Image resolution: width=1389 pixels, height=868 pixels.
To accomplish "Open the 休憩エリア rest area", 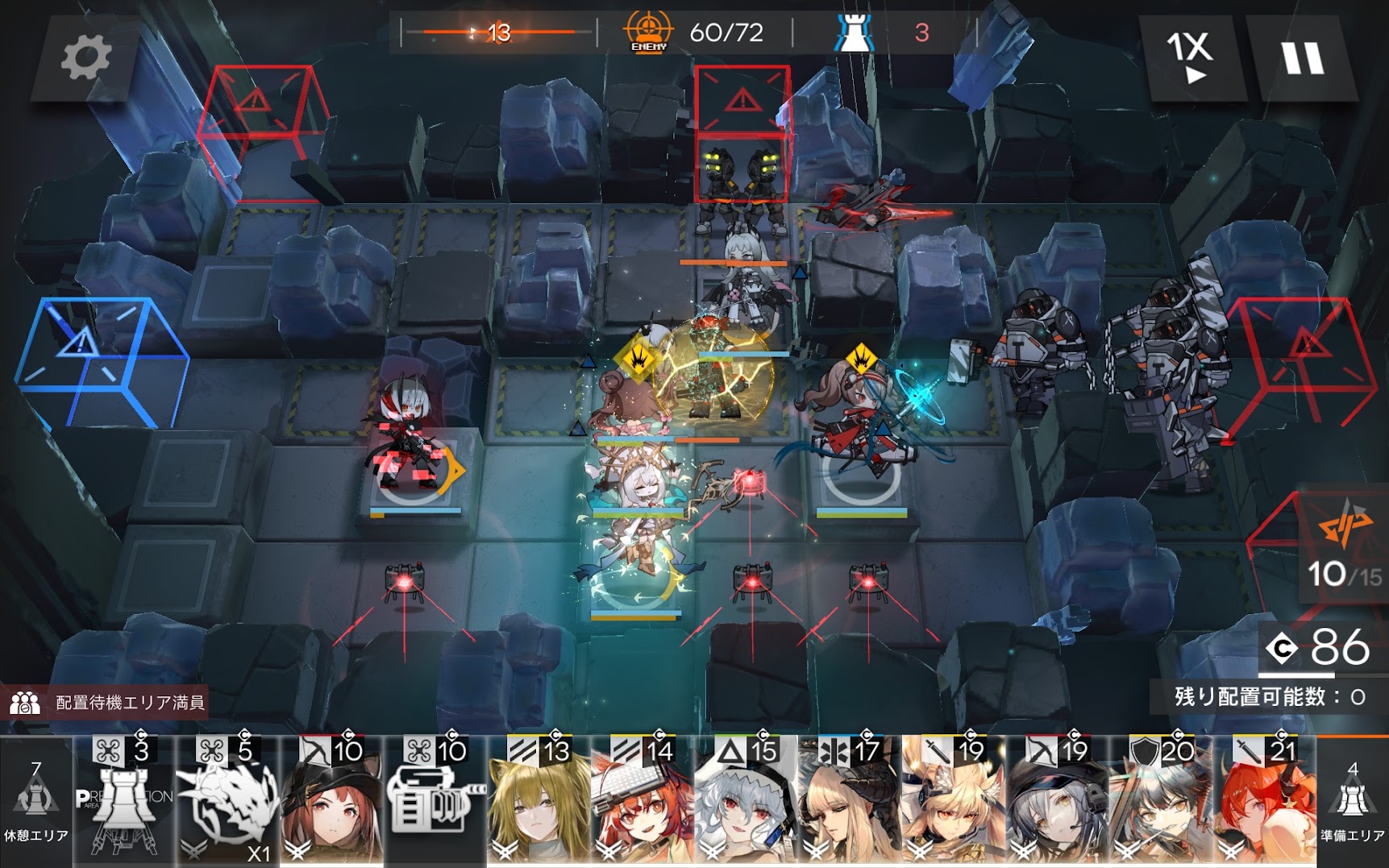I will point(35,802).
